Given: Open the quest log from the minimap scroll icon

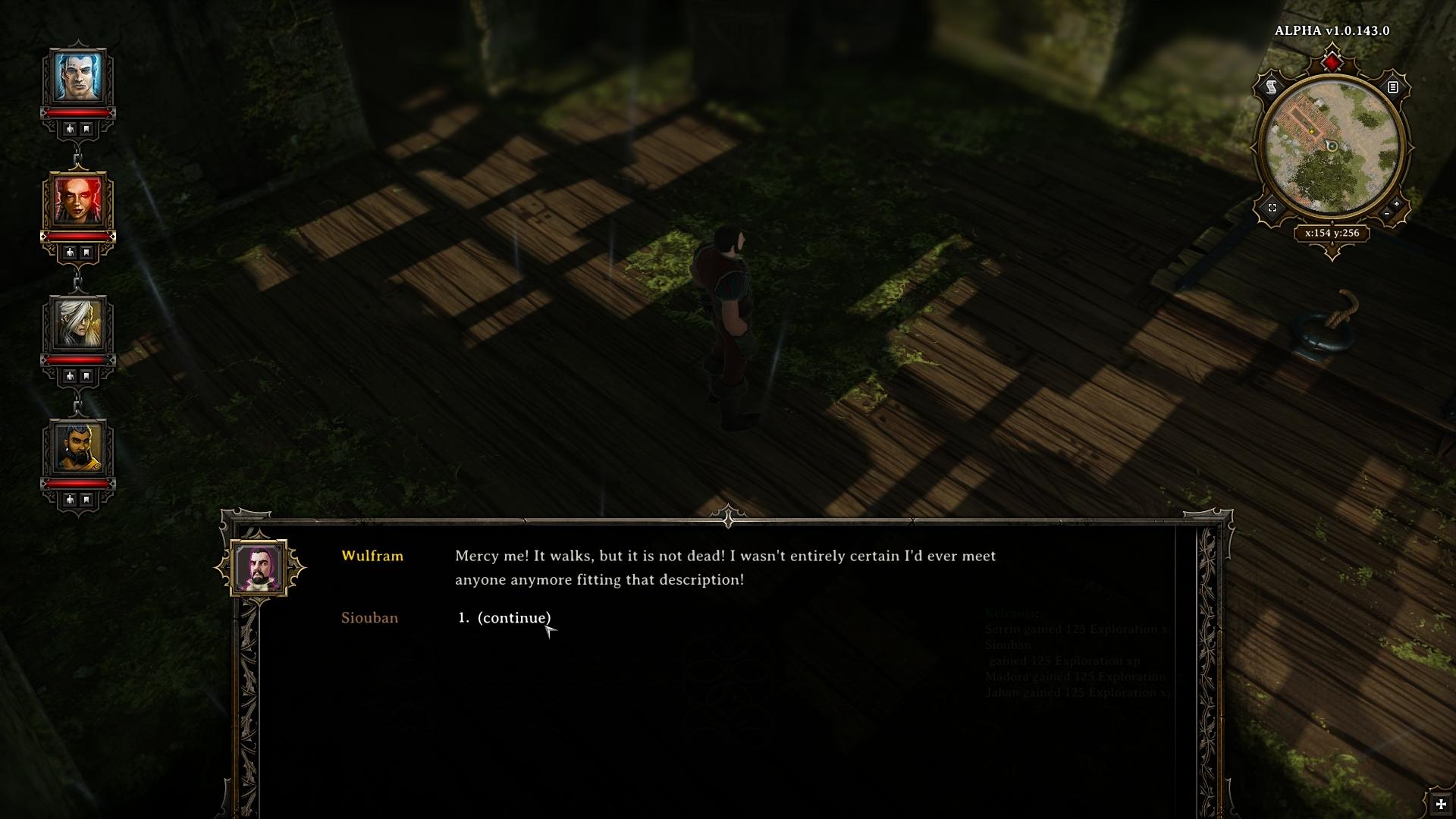Looking at the screenshot, I should pos(1271,86).
